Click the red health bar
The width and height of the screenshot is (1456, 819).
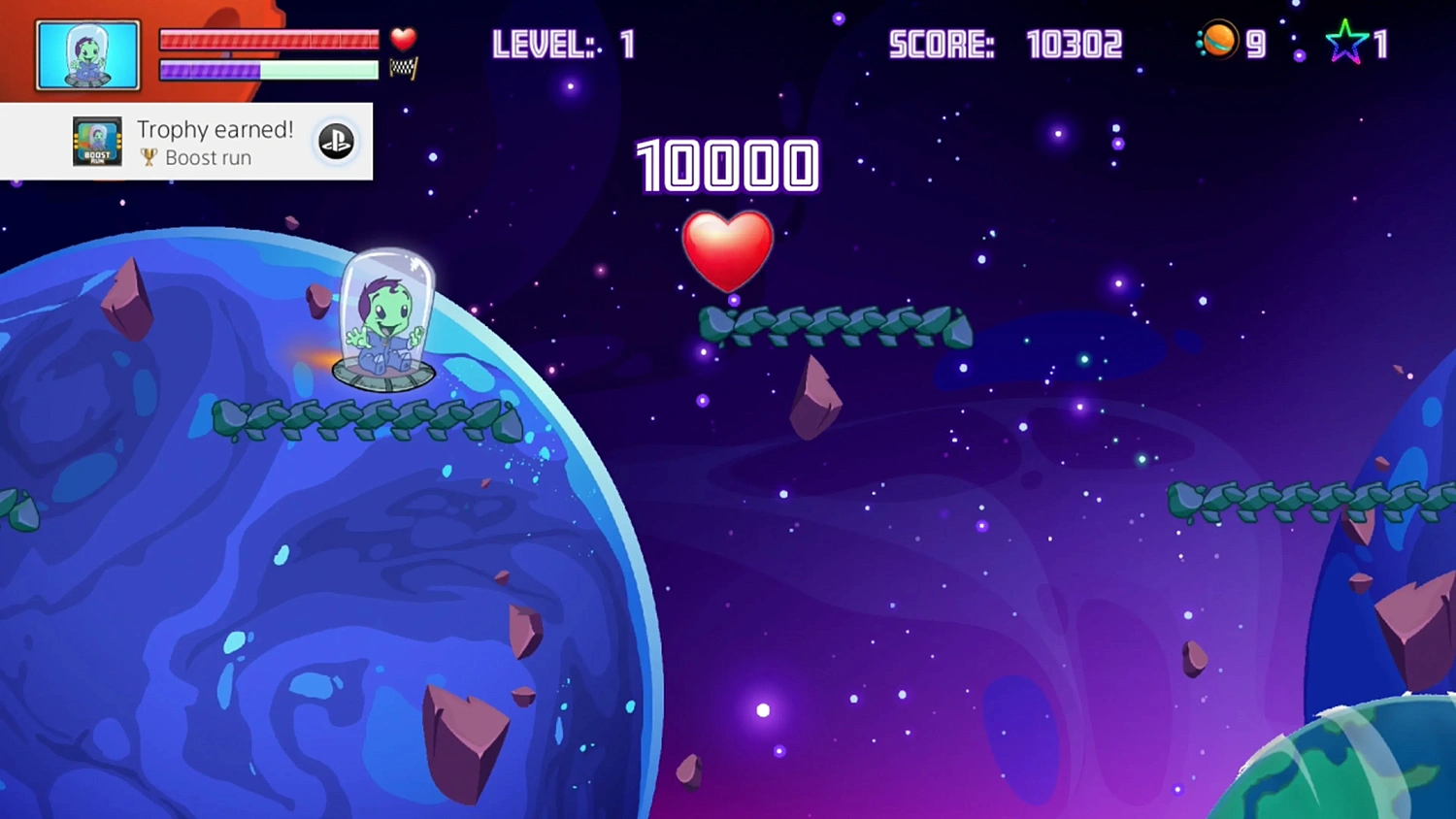tap(269, 40)
